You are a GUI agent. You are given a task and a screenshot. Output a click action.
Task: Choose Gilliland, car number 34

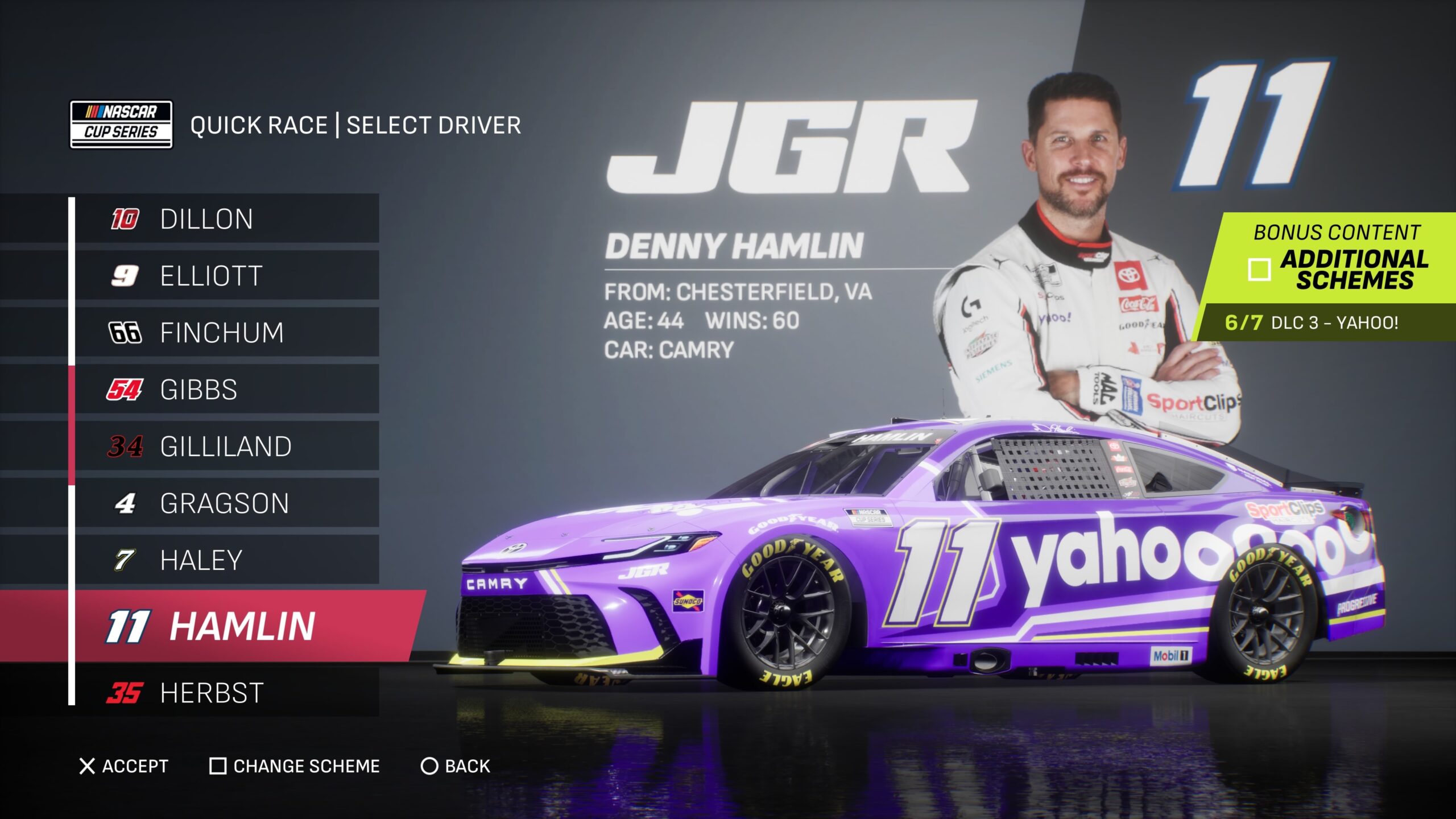point(225,446)
